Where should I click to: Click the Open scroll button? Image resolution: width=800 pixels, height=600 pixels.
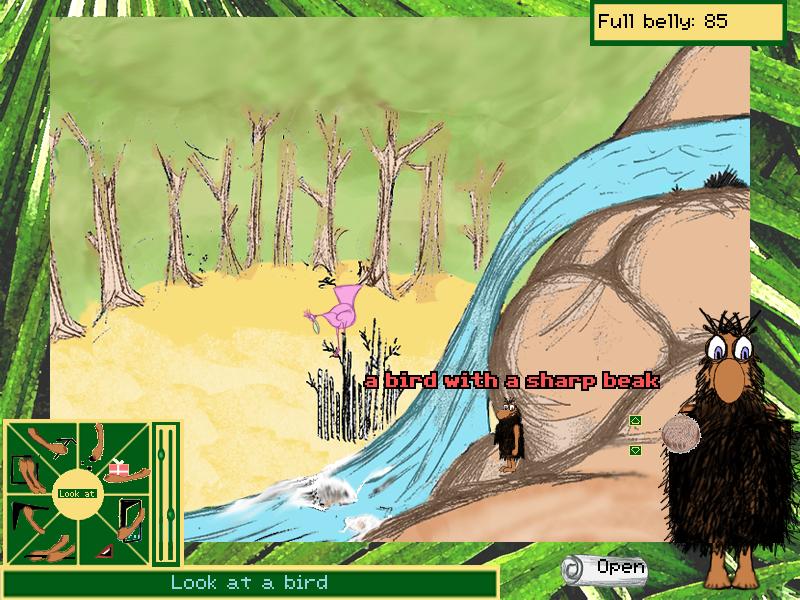[604, 568]
